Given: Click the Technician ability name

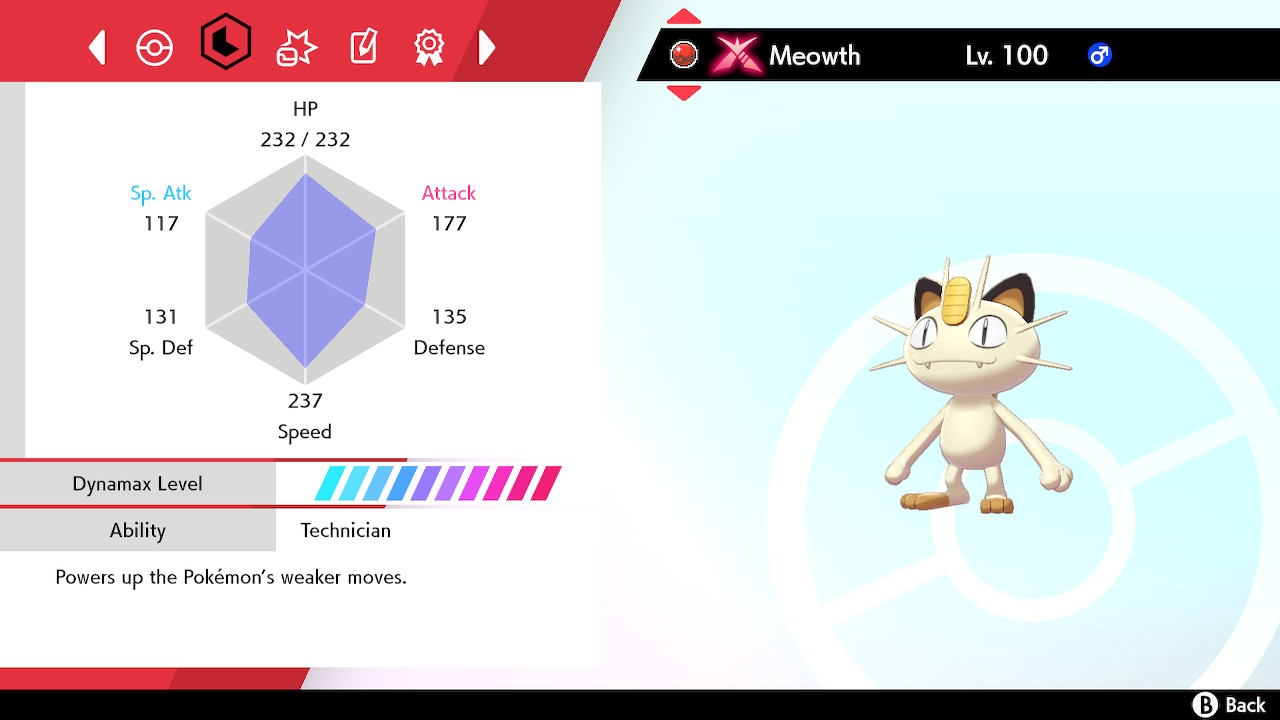Looking at the screenshot, I should pyautogui.click(x=344, y=530).
